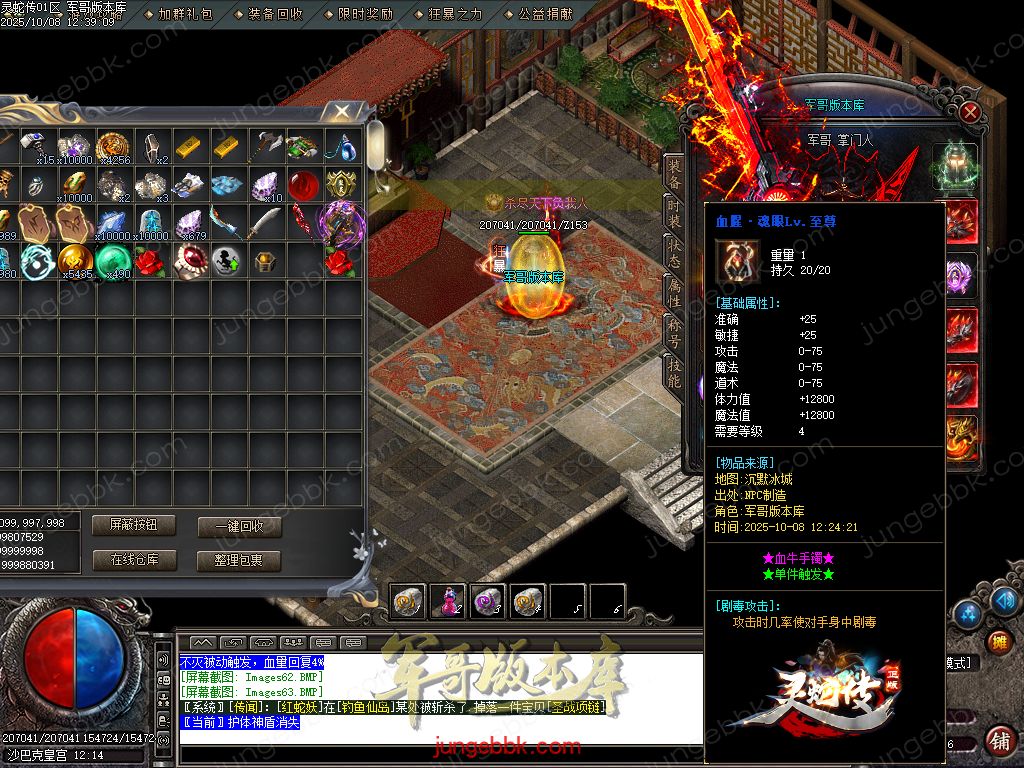Select the red rose next to the ruby ring

[151, 261]
